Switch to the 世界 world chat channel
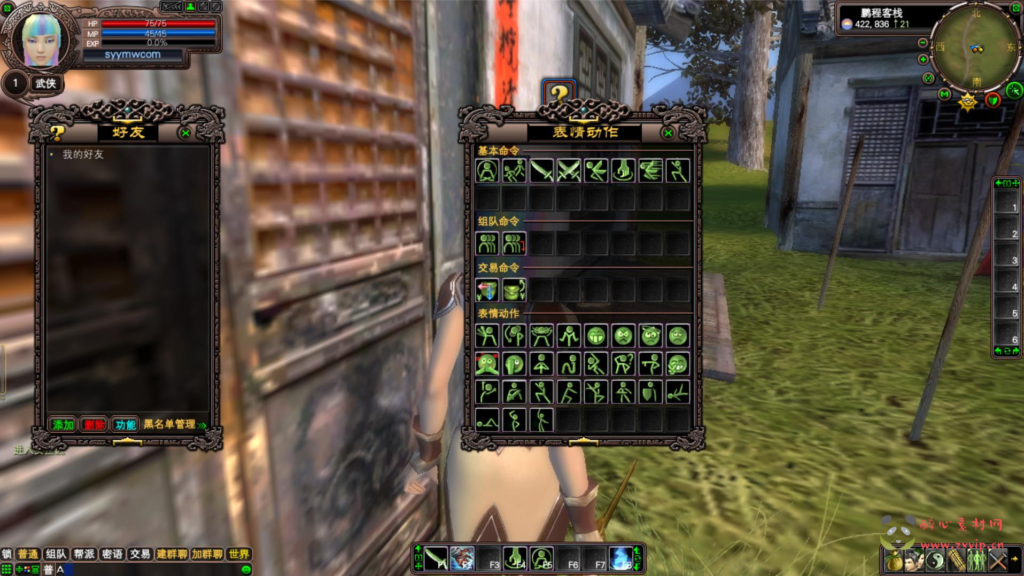This screenshot has height=576, width=1024. (238, 554)
